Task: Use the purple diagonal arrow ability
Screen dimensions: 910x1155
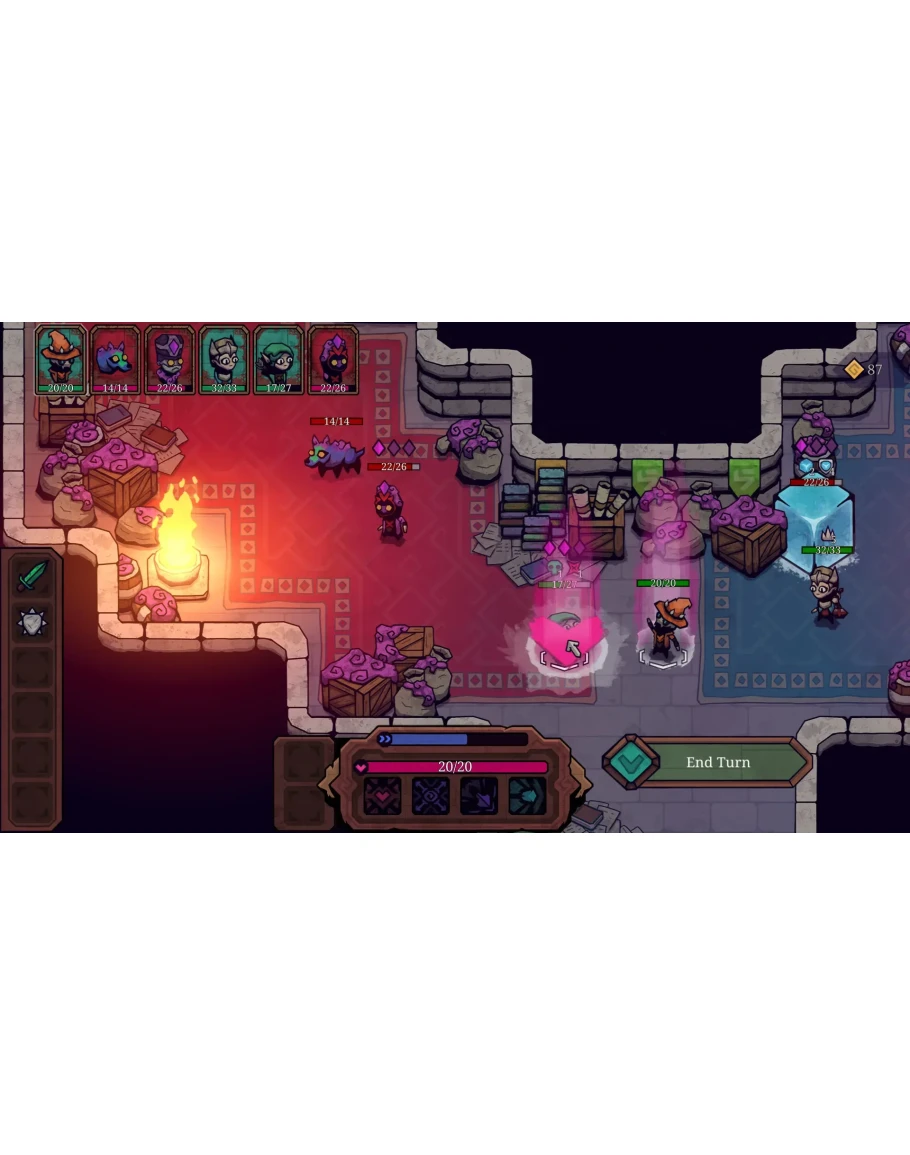Action: click(478, 796)
